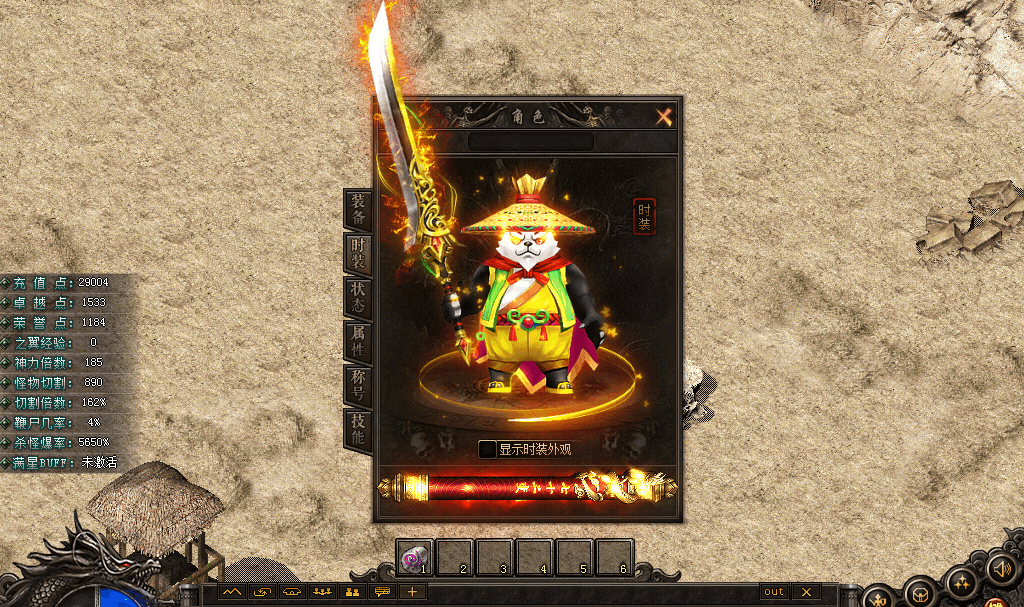Toggle the sound speaker icon
The height and width of the screenshot is (607, 1024).
click(x=1000, y=568)
